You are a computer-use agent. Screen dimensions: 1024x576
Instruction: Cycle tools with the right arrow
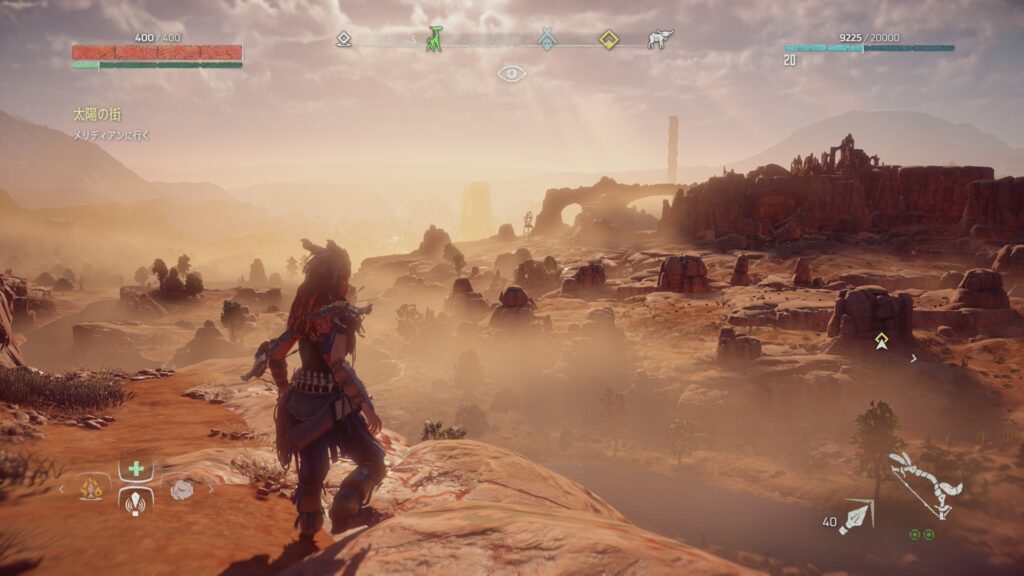click(x=211, y=489)
